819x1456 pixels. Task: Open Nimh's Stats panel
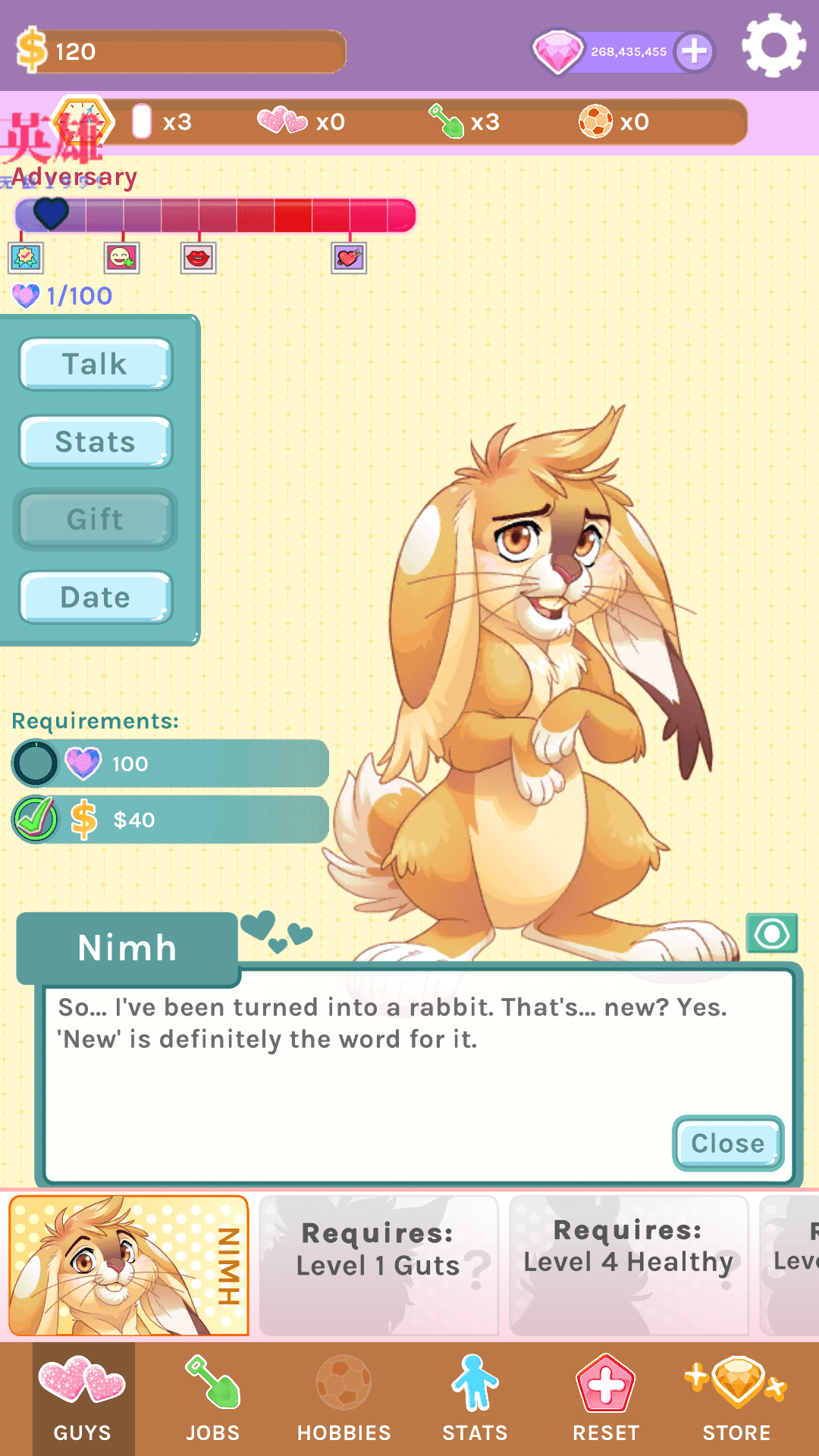[x=96, y=442]
